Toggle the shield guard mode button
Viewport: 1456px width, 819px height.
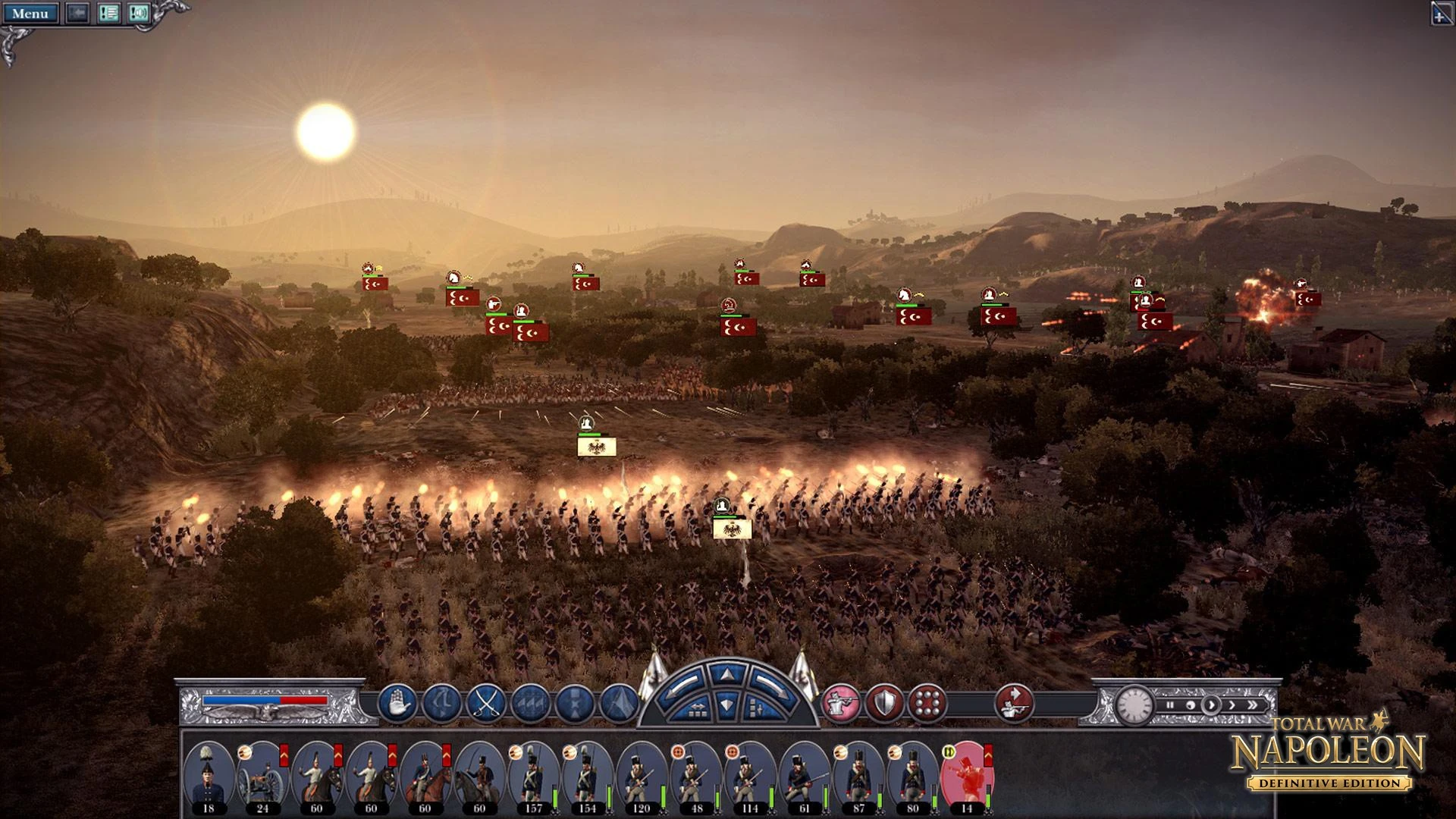(885, 702)
